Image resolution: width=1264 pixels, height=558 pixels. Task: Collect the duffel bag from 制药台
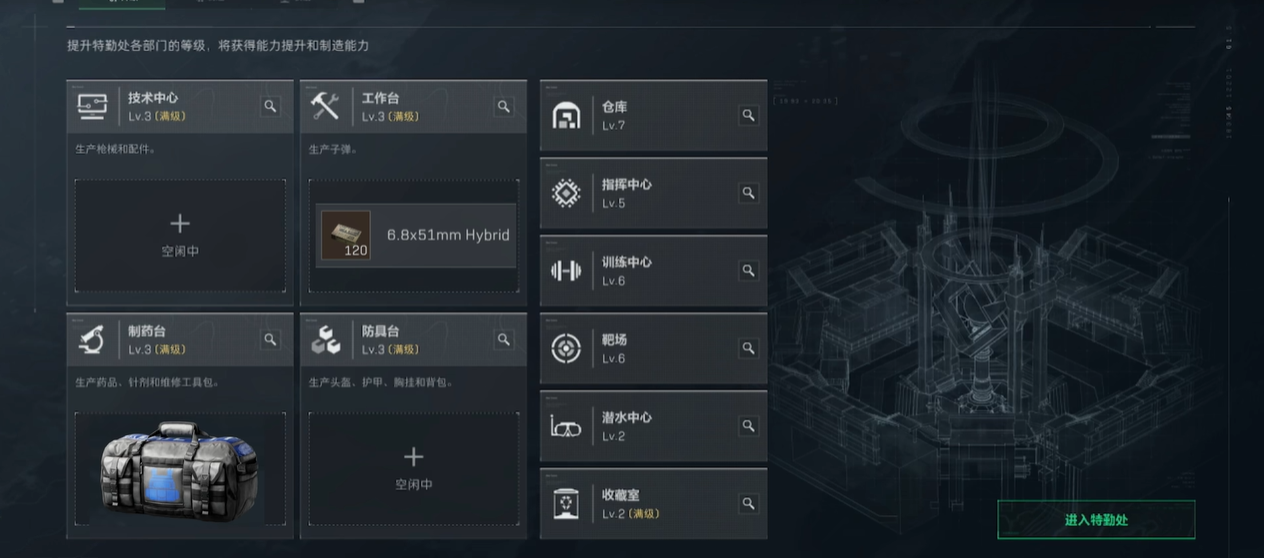point(180,468)
